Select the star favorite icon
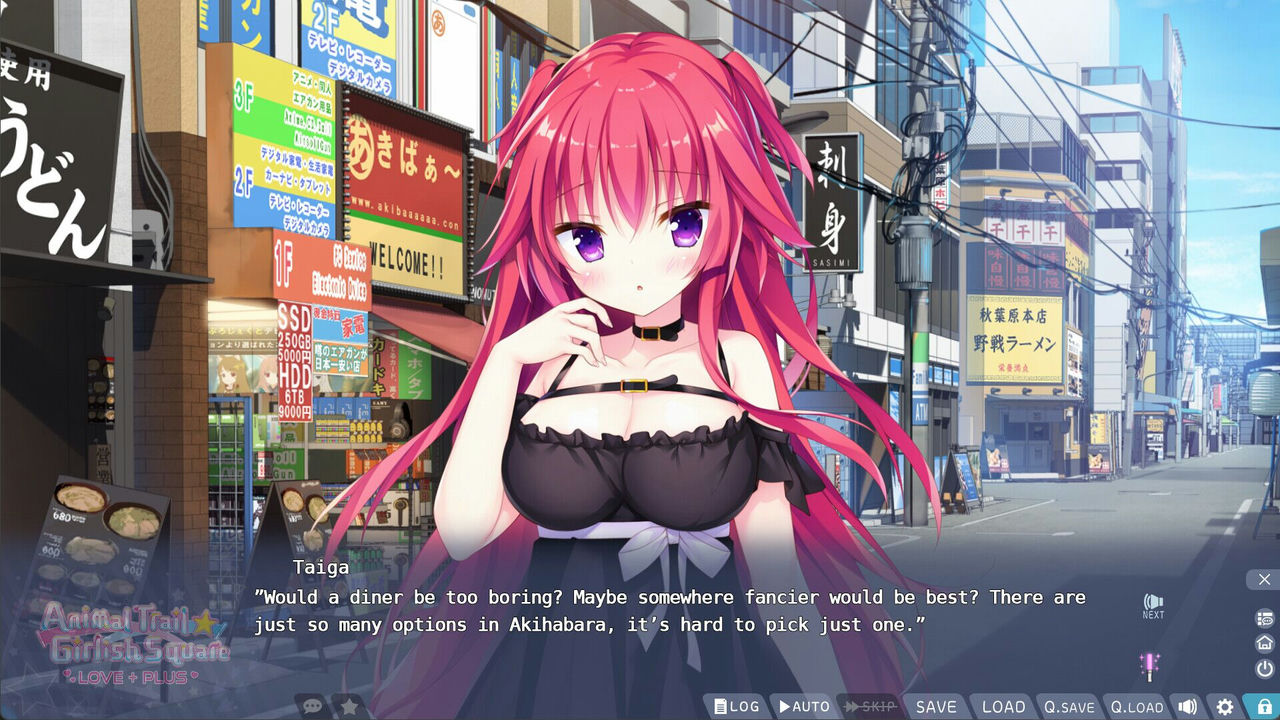Image resolution: width=1280 pixels, height=720 pixels. click(348, 704)
